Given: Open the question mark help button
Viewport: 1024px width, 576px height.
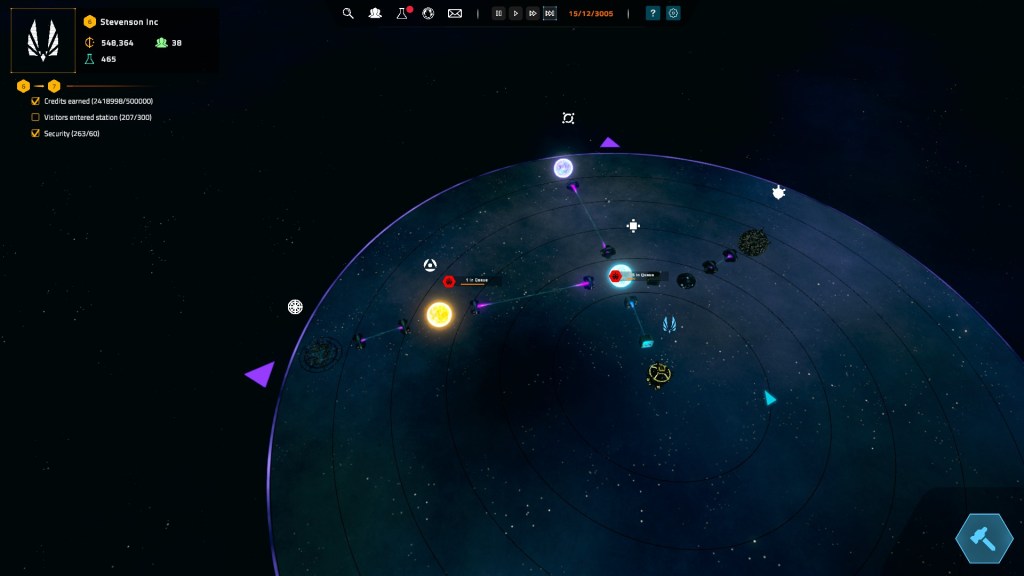Looking at the screenshot, I should point(653,13).
